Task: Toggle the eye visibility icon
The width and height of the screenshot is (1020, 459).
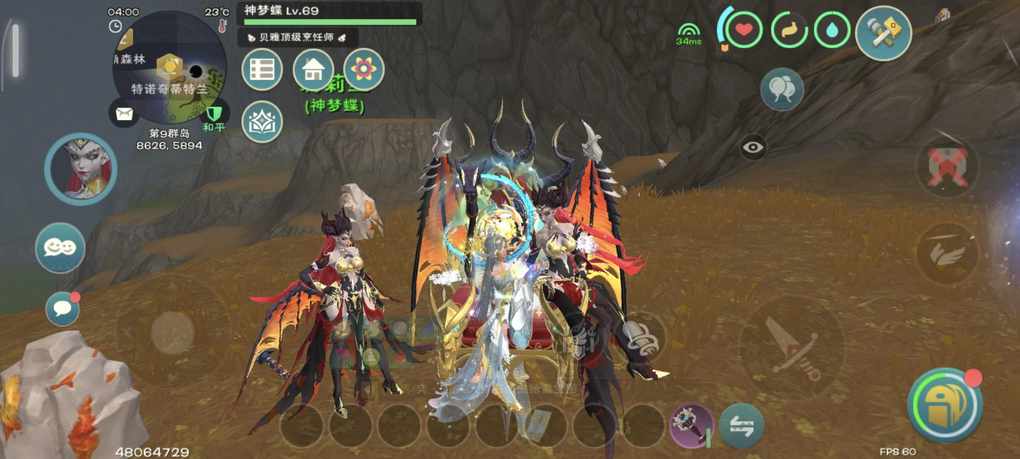Action: [x=753, y=147]
